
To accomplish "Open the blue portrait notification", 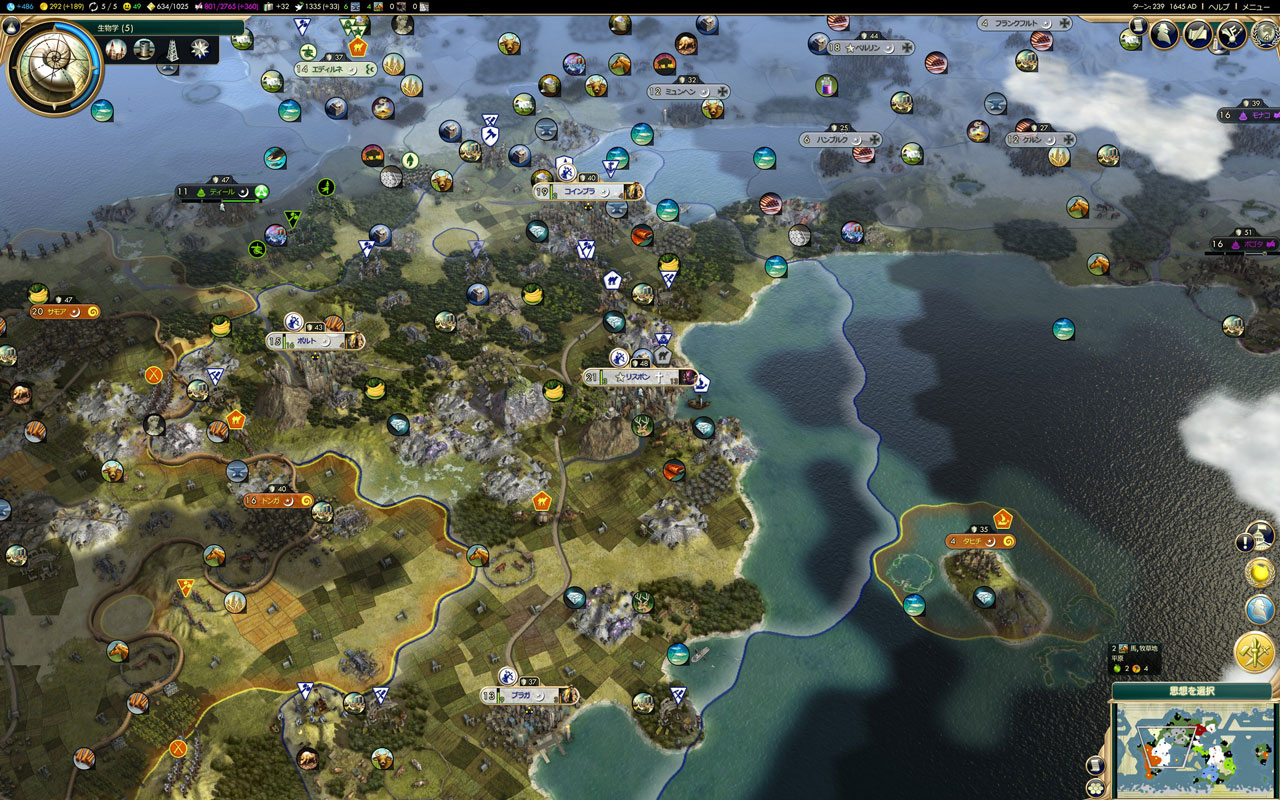I will (1259, 609).
